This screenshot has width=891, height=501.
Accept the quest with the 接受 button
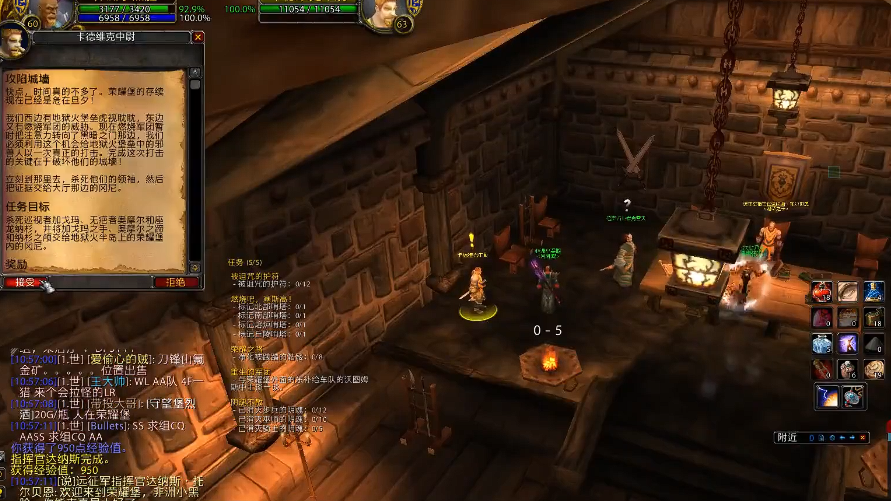click(23, 282)
